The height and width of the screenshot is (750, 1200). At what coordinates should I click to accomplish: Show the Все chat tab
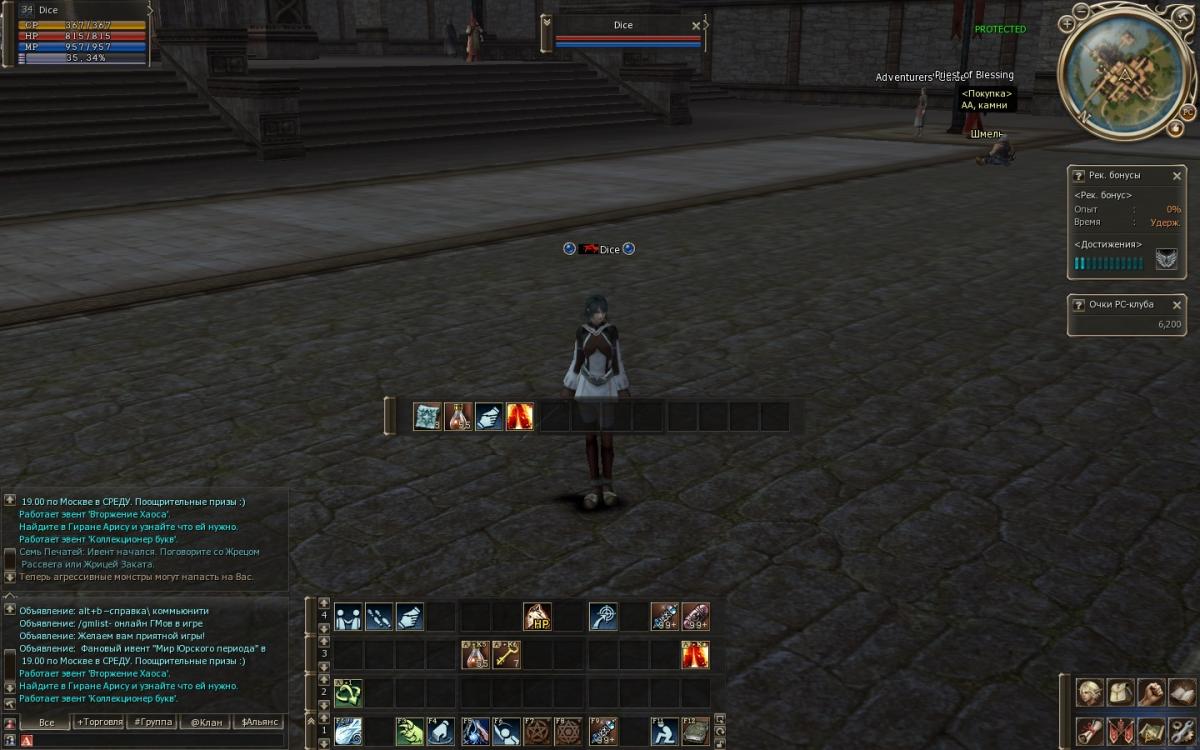[x=46, y=722]
